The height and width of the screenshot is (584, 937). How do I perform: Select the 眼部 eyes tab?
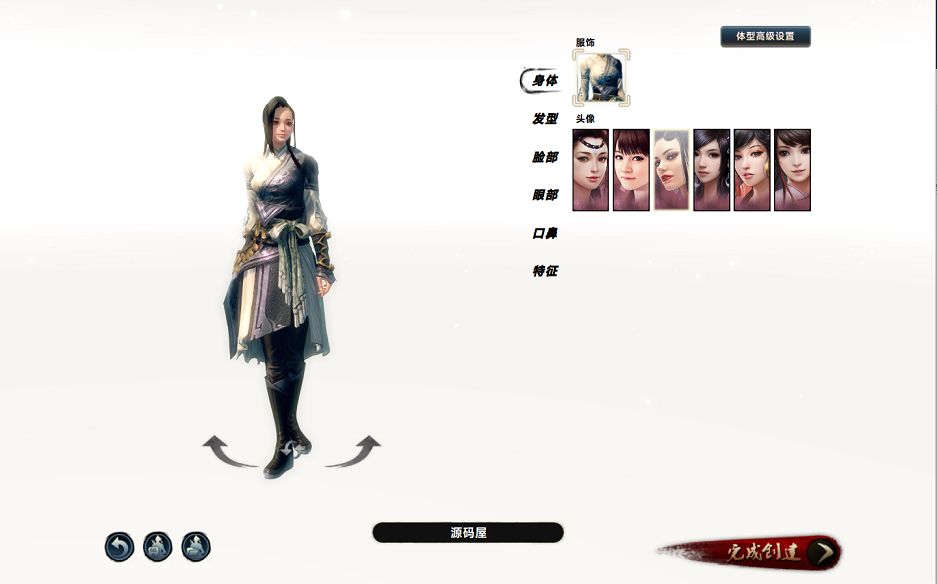pyautogui.click(x=545, y=195)
